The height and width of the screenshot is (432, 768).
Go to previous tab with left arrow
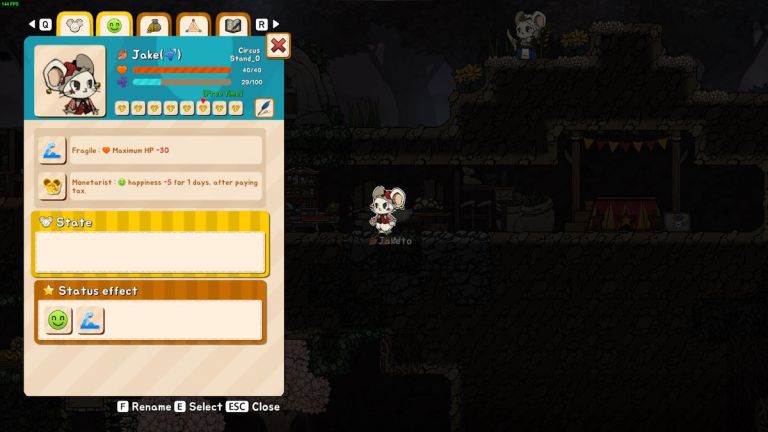[x=32, y=24]
